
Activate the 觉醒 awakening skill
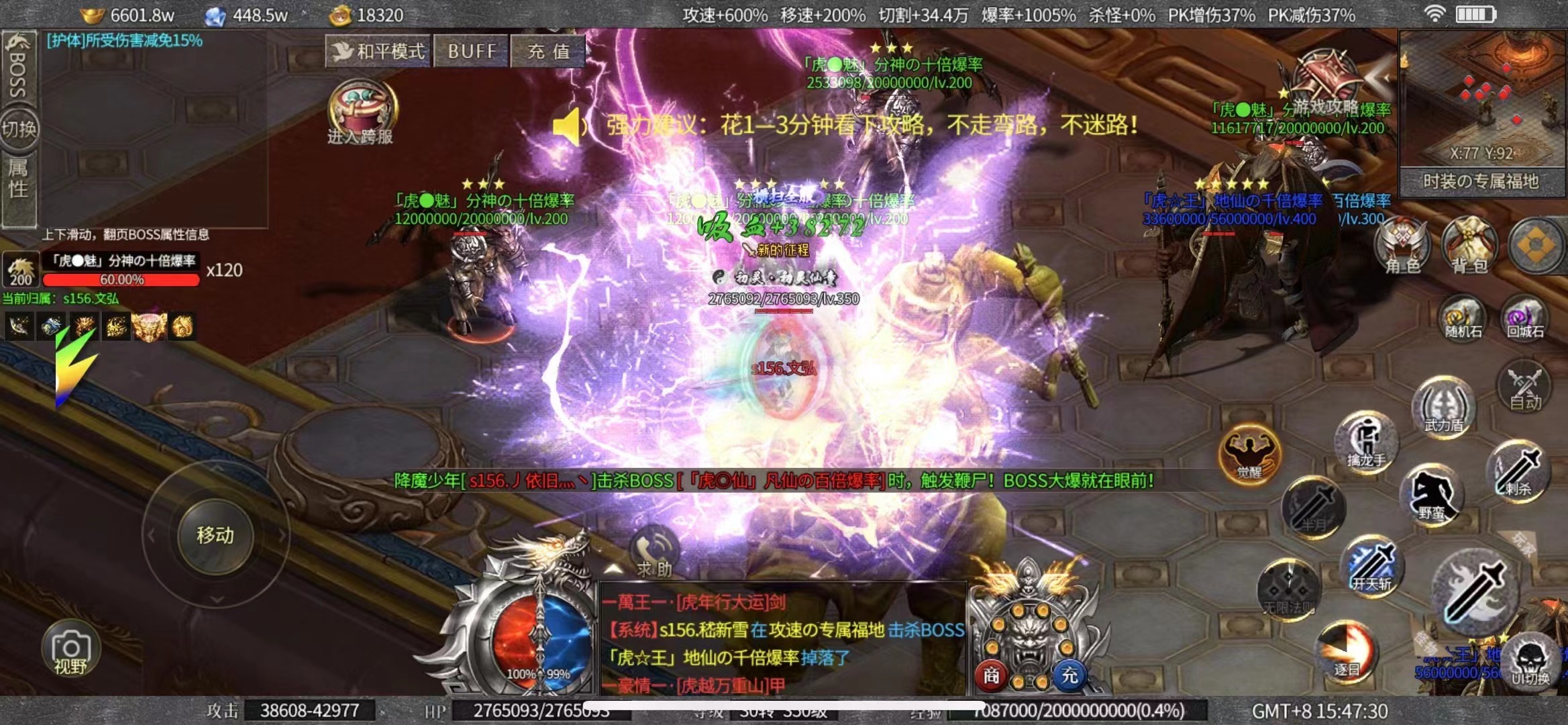(1249, 452)
